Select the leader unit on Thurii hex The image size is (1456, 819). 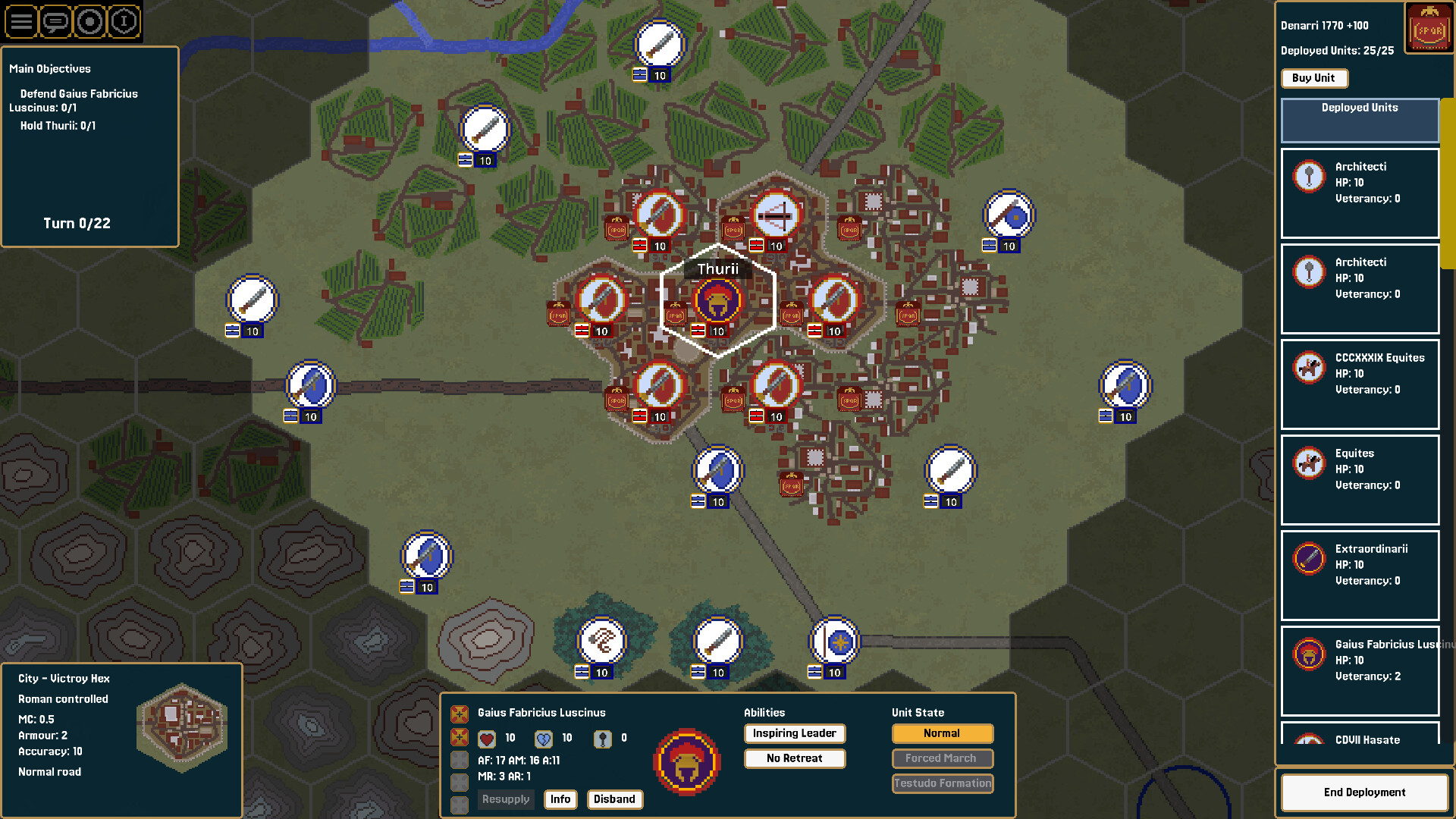[717, 300]
